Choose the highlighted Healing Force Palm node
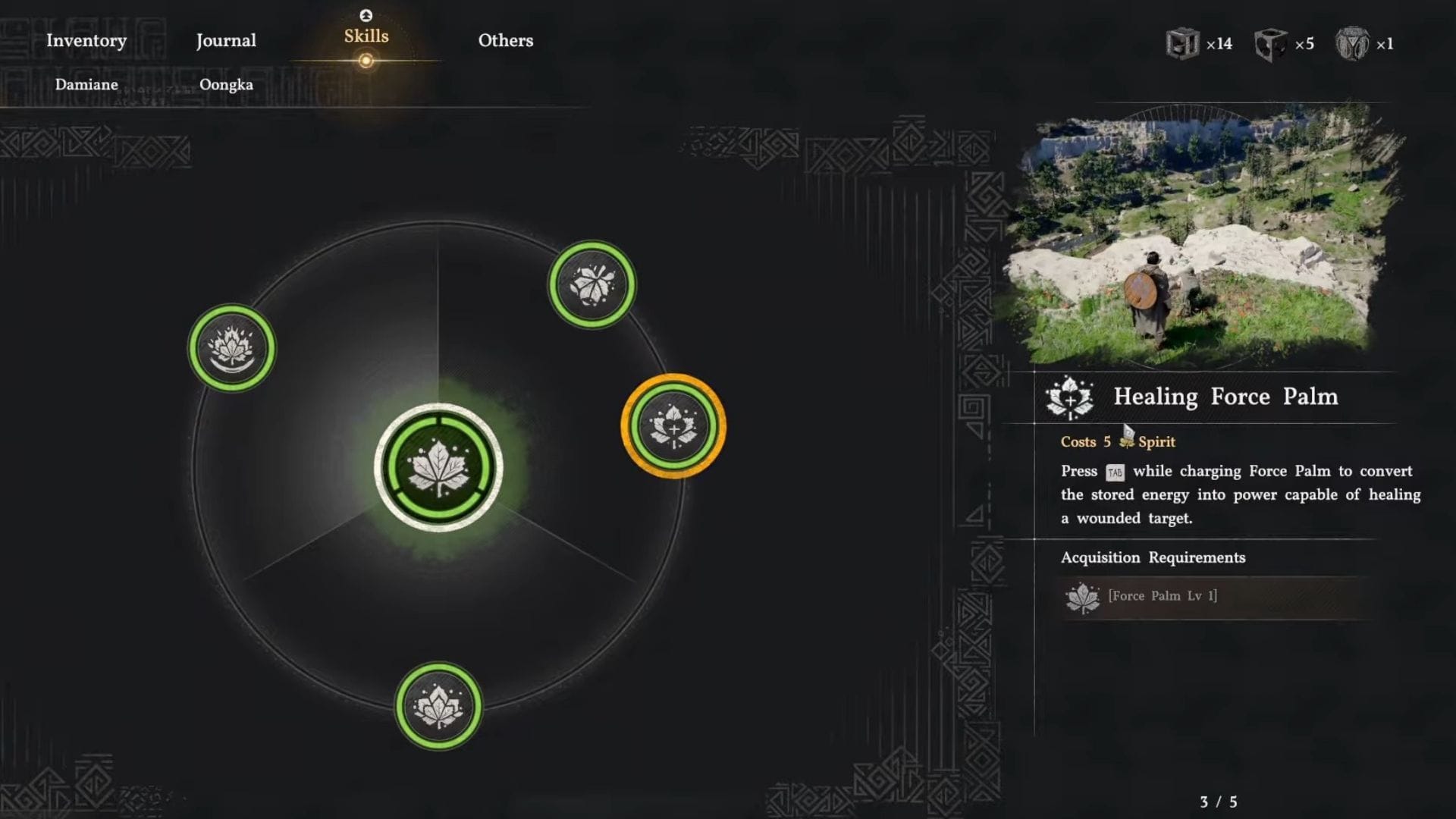The height and width of the screenshot is (819, 1456). [x=673, y=426]
